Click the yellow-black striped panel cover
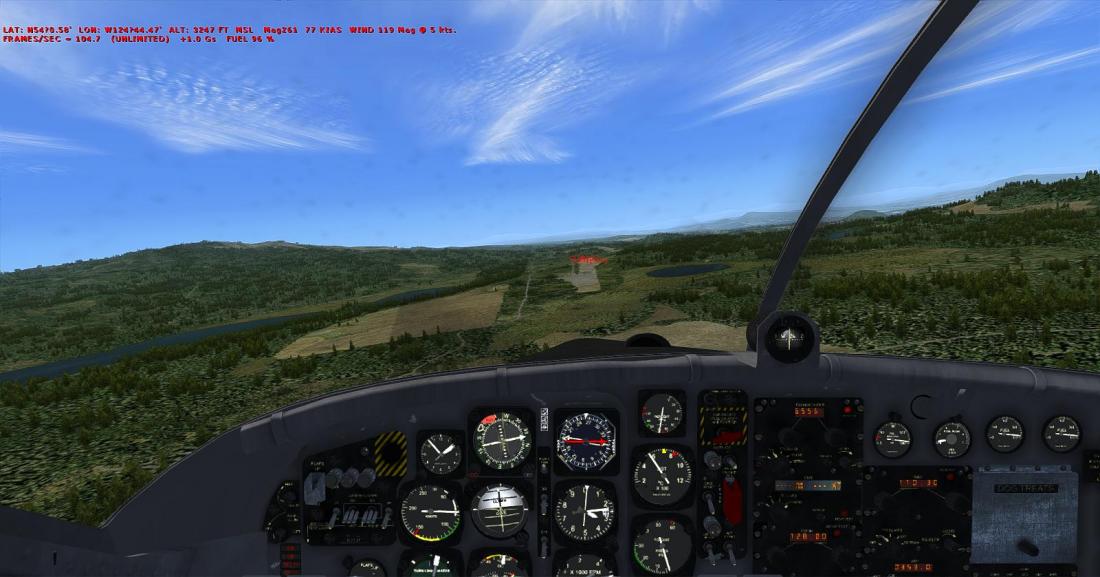 point(390,452)
